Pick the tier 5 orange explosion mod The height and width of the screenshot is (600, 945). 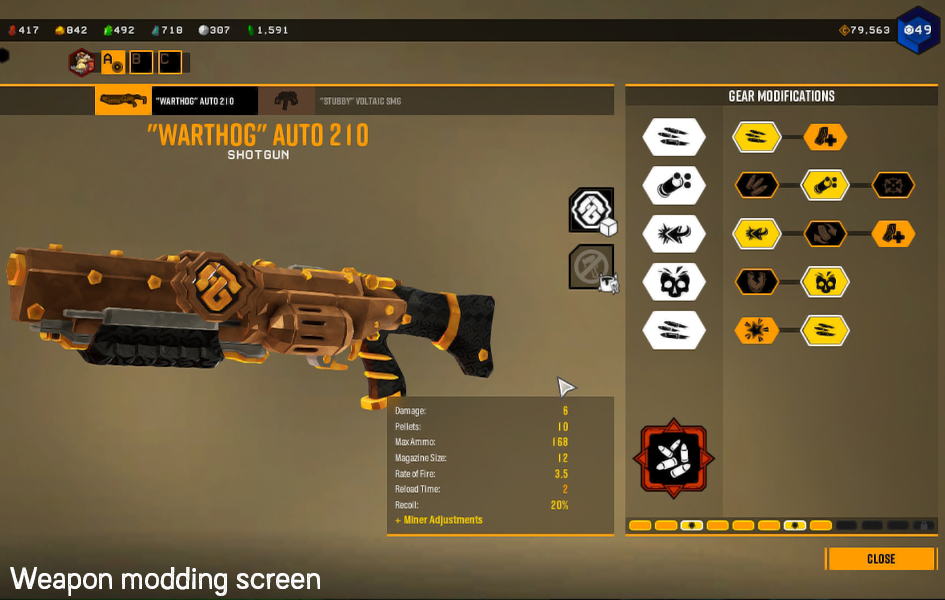click(x=758, y=330)
